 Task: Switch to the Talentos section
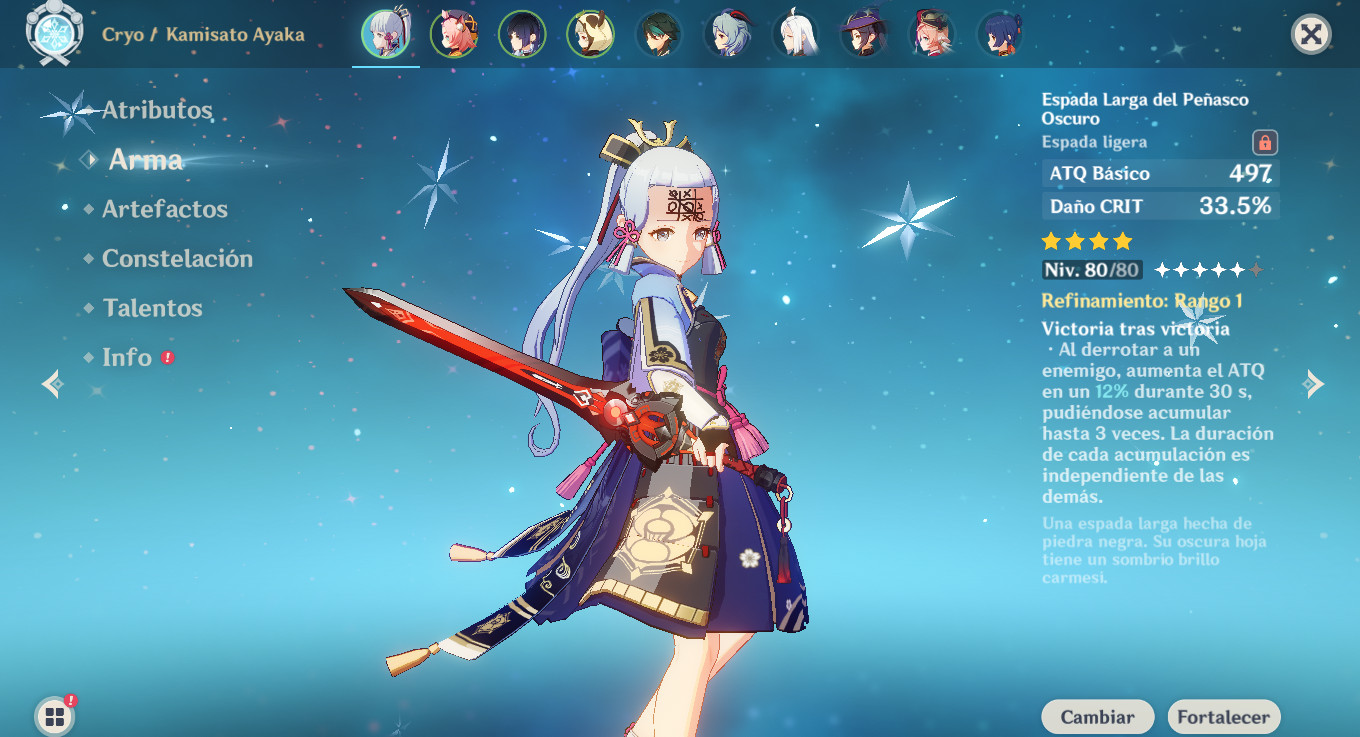152,308
